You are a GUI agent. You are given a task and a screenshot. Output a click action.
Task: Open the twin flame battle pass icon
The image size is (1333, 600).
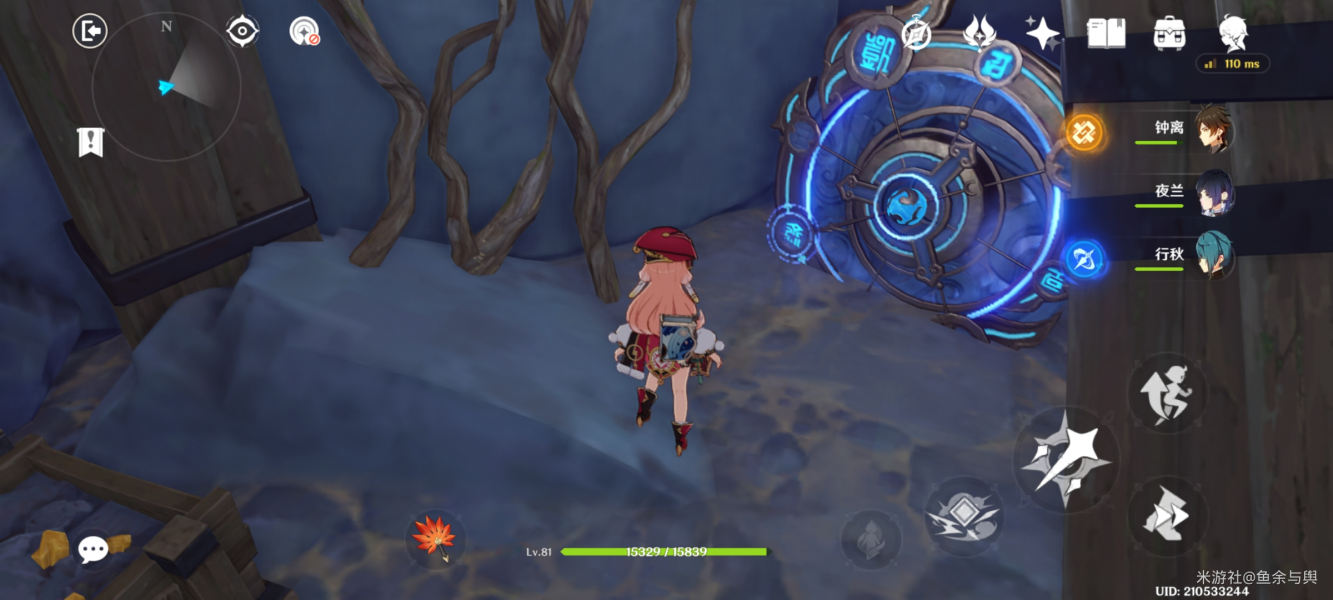pos(979,34)
